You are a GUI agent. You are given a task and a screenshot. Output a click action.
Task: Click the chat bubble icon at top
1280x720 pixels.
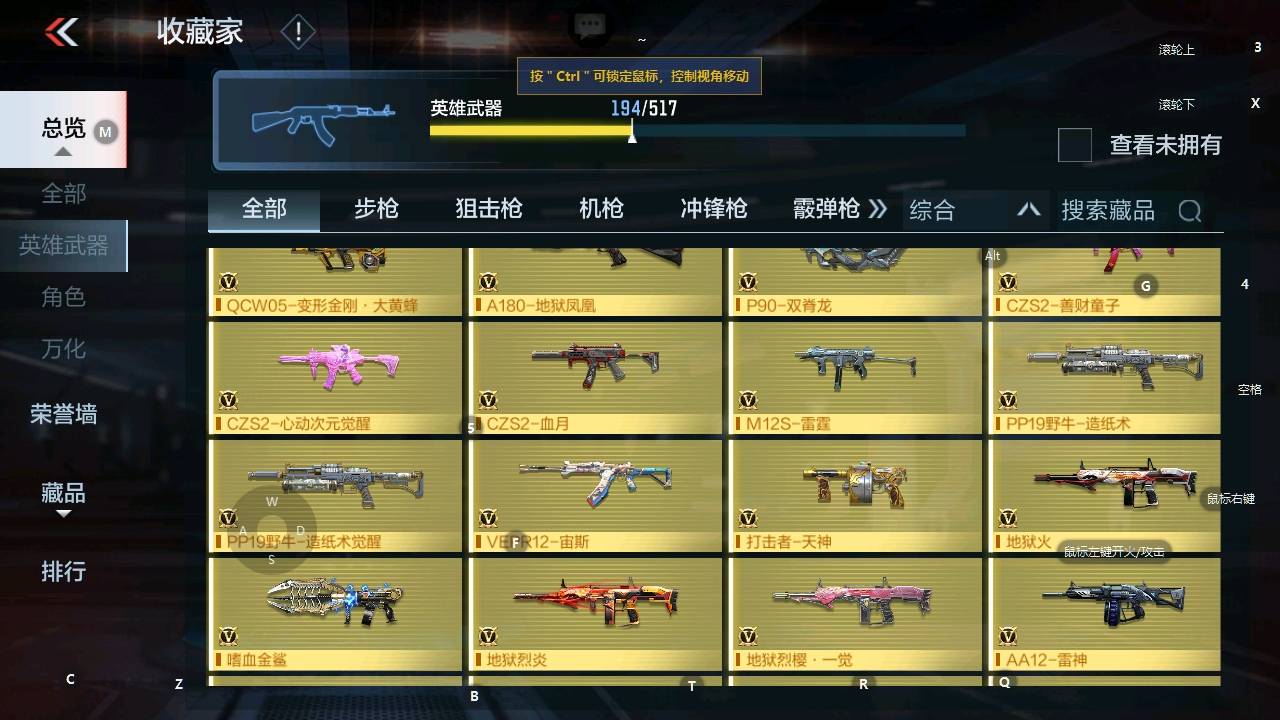pyautogui.click(x=589, y=24)
